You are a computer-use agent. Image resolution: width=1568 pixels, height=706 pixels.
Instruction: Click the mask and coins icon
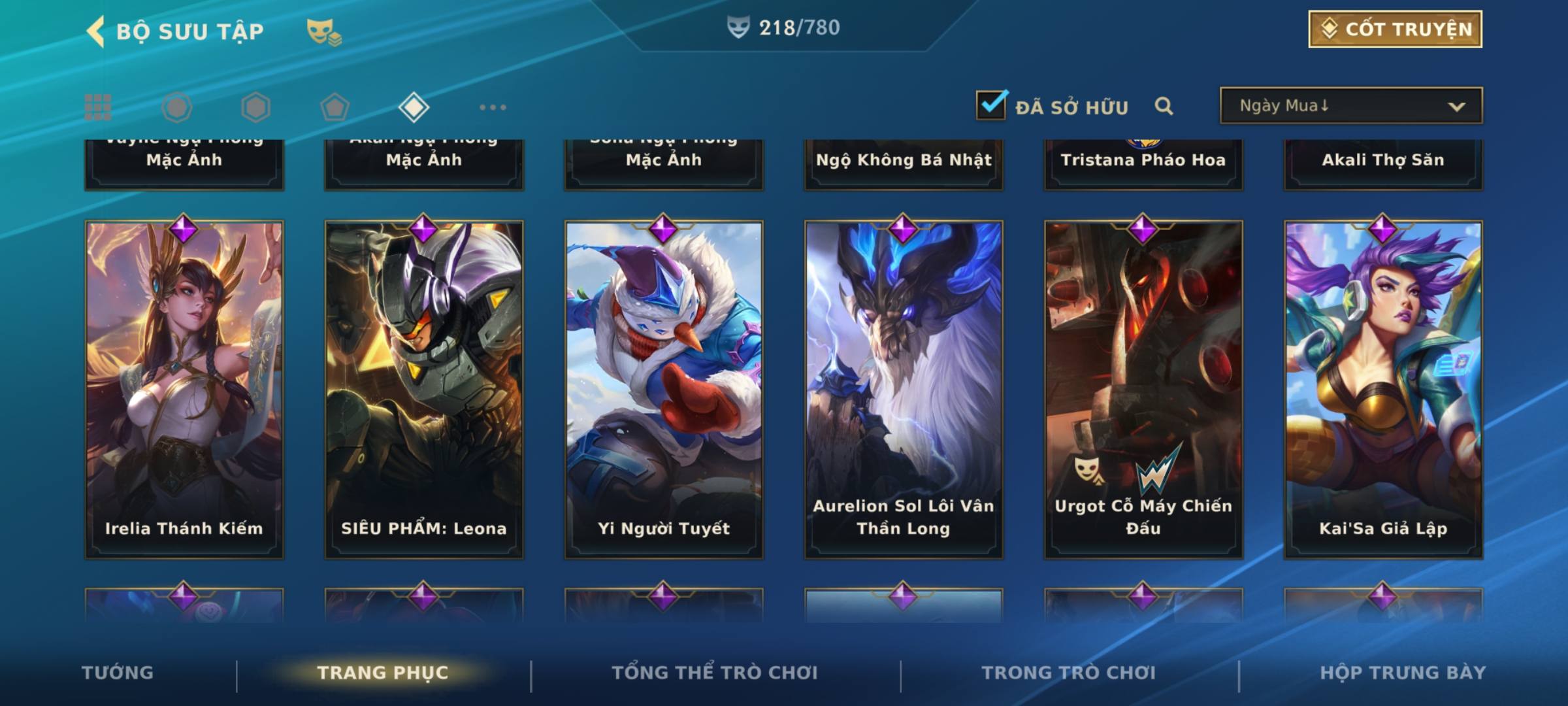coord(324,31)
